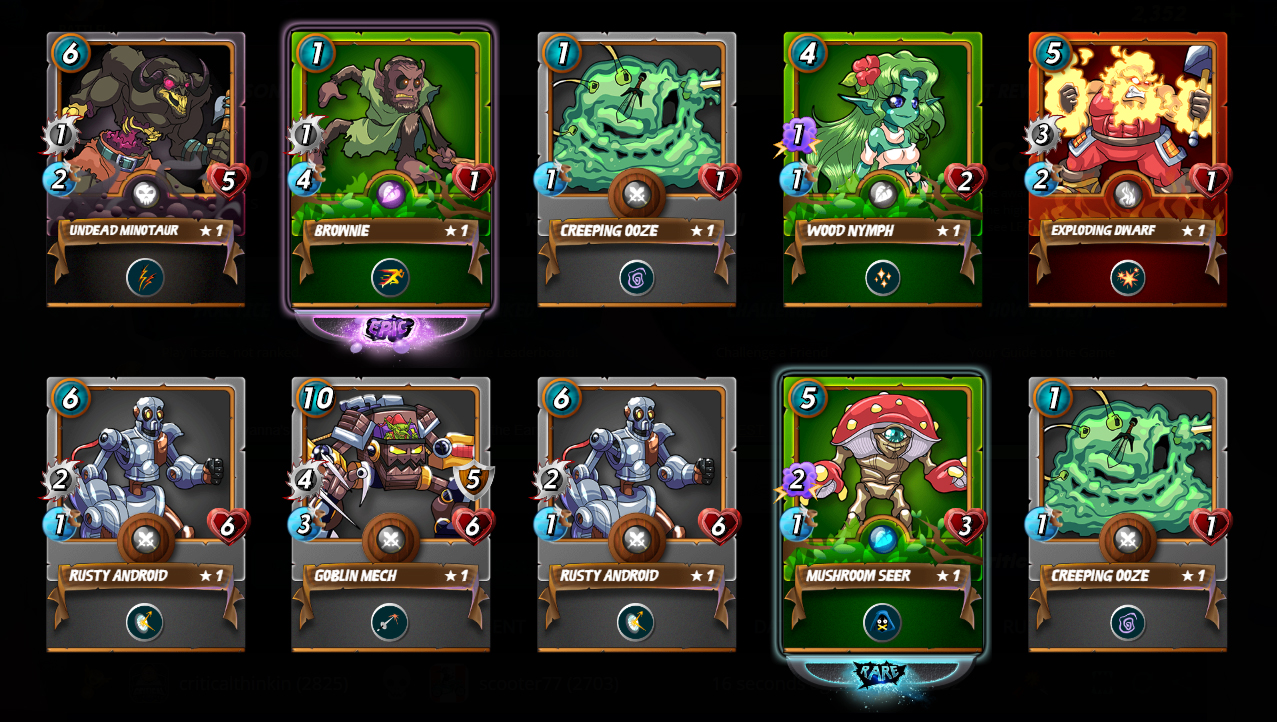Inspect the Brownie's running-figure ability icon
Image resolution: width=1277 pixels, height=722 pixels.
click(391, 278)
